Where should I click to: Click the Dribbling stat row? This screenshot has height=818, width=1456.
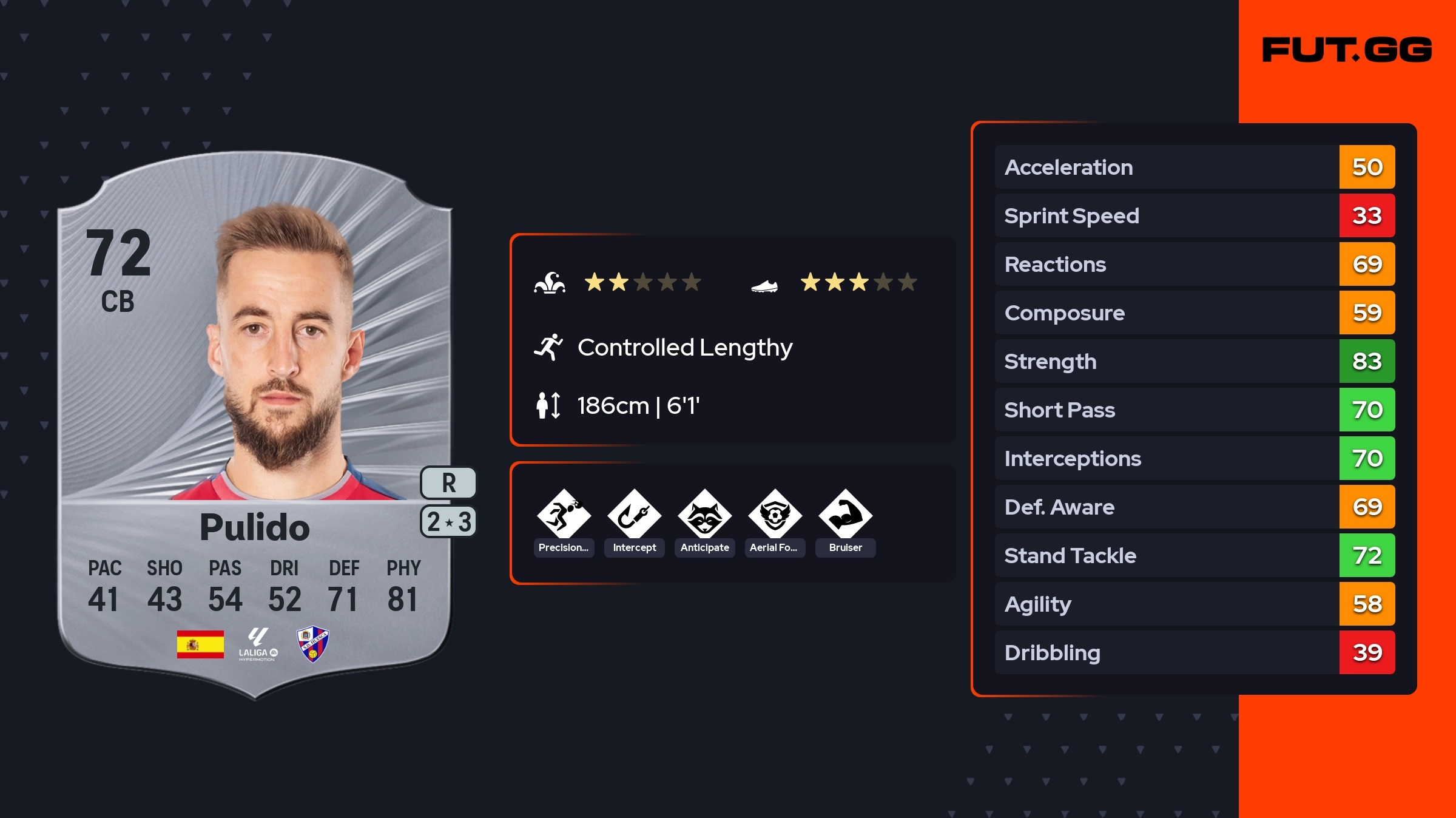coord(1194,652)
